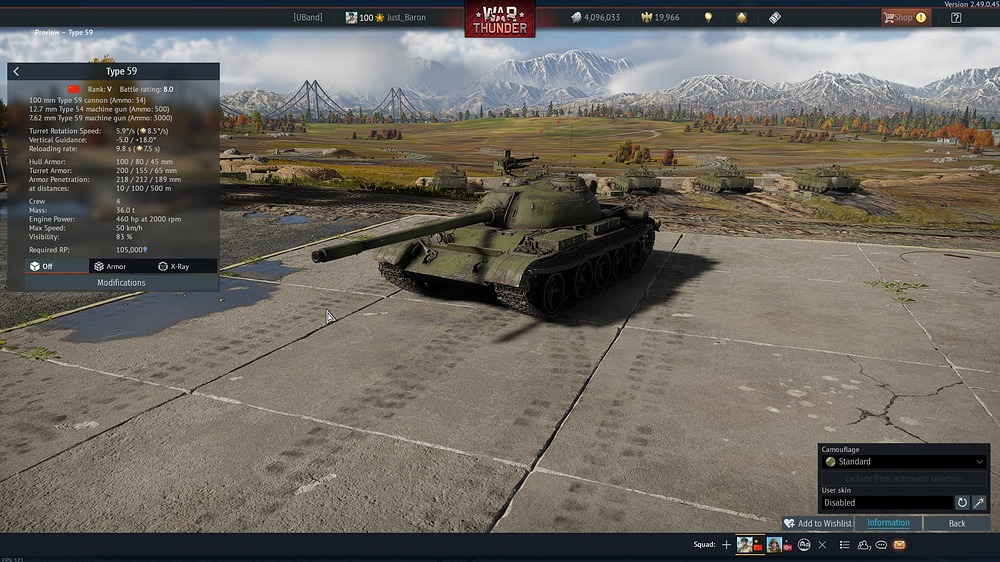
Task: Open the User skin Disabled selector
Action: [886, 503]
